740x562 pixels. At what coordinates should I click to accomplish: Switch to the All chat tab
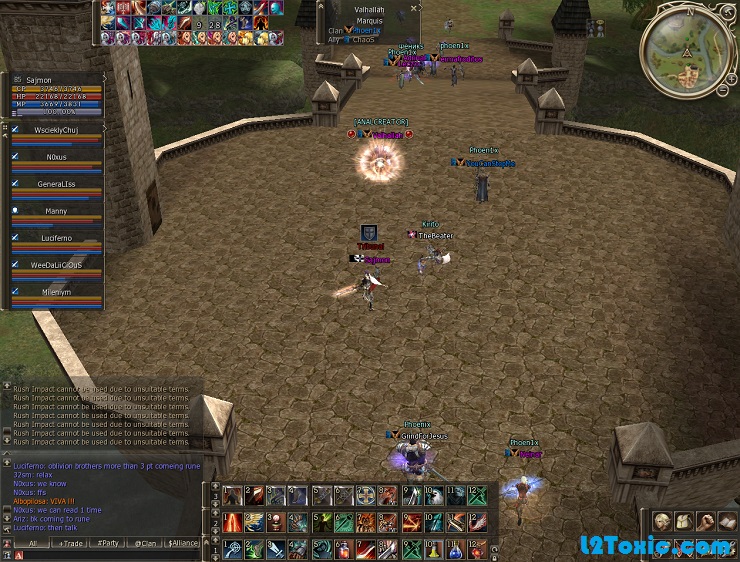click(32, 543)
